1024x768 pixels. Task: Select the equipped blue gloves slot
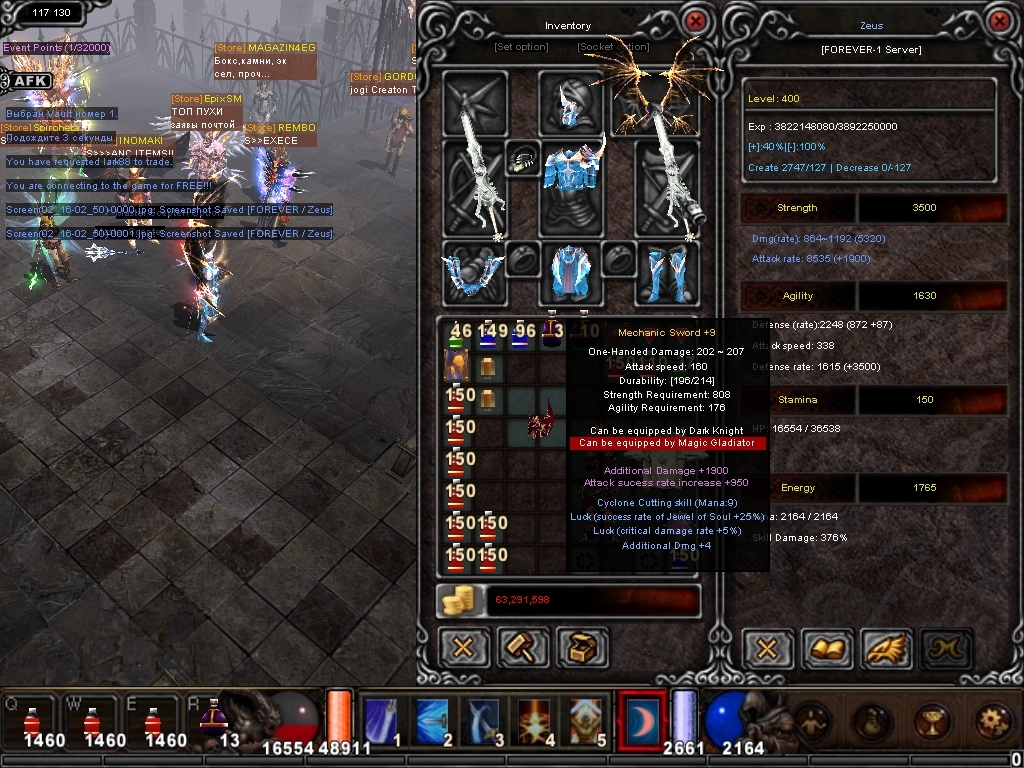(474, 273)
